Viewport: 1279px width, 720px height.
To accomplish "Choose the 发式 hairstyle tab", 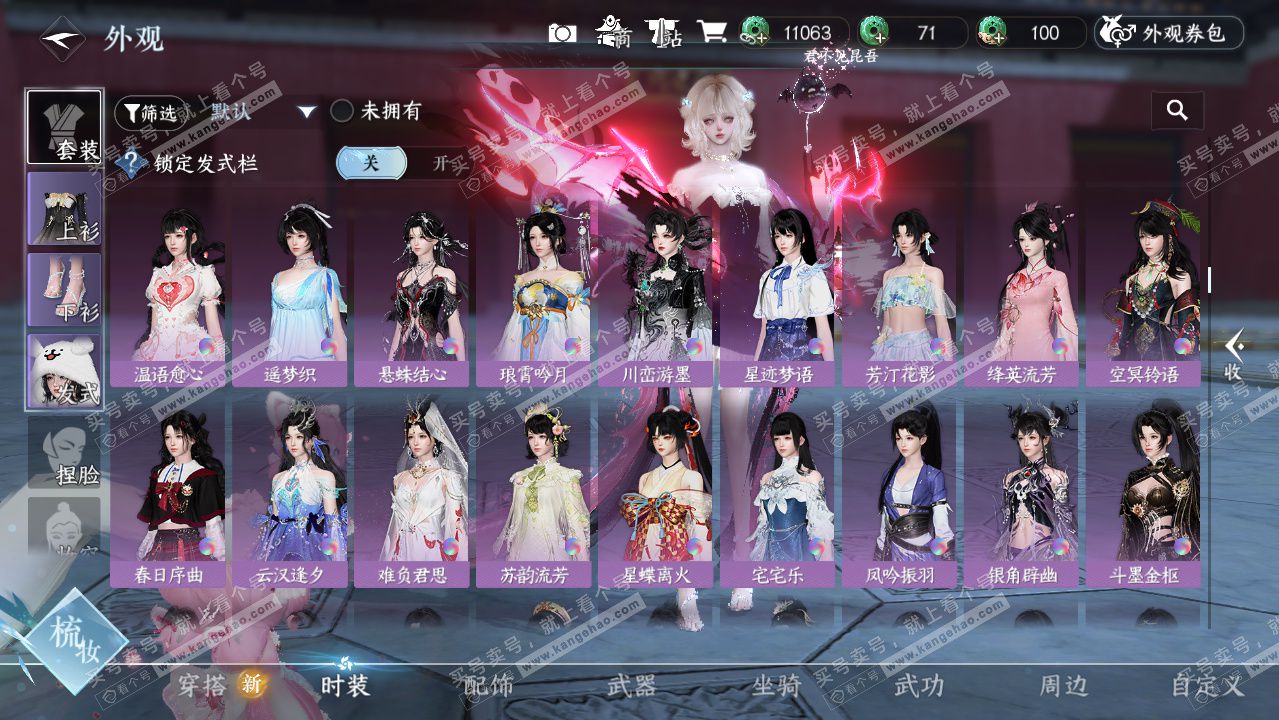I will pyautogui.click(x=65, y=372).
